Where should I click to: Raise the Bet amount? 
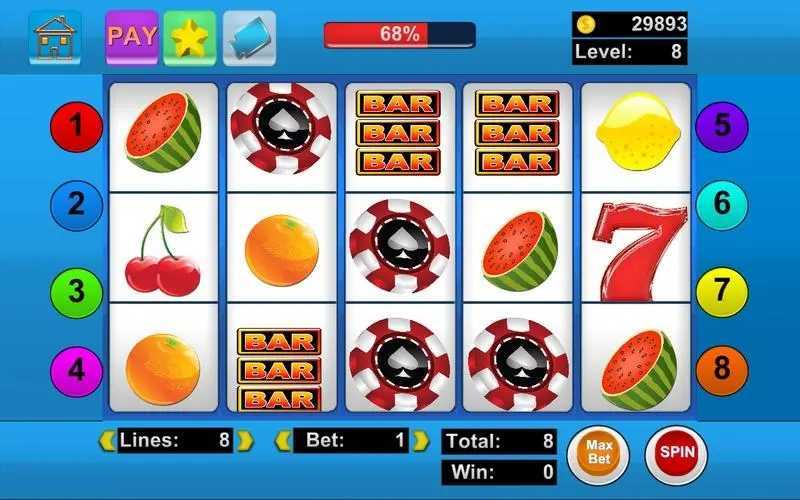(x=421, y=440)
